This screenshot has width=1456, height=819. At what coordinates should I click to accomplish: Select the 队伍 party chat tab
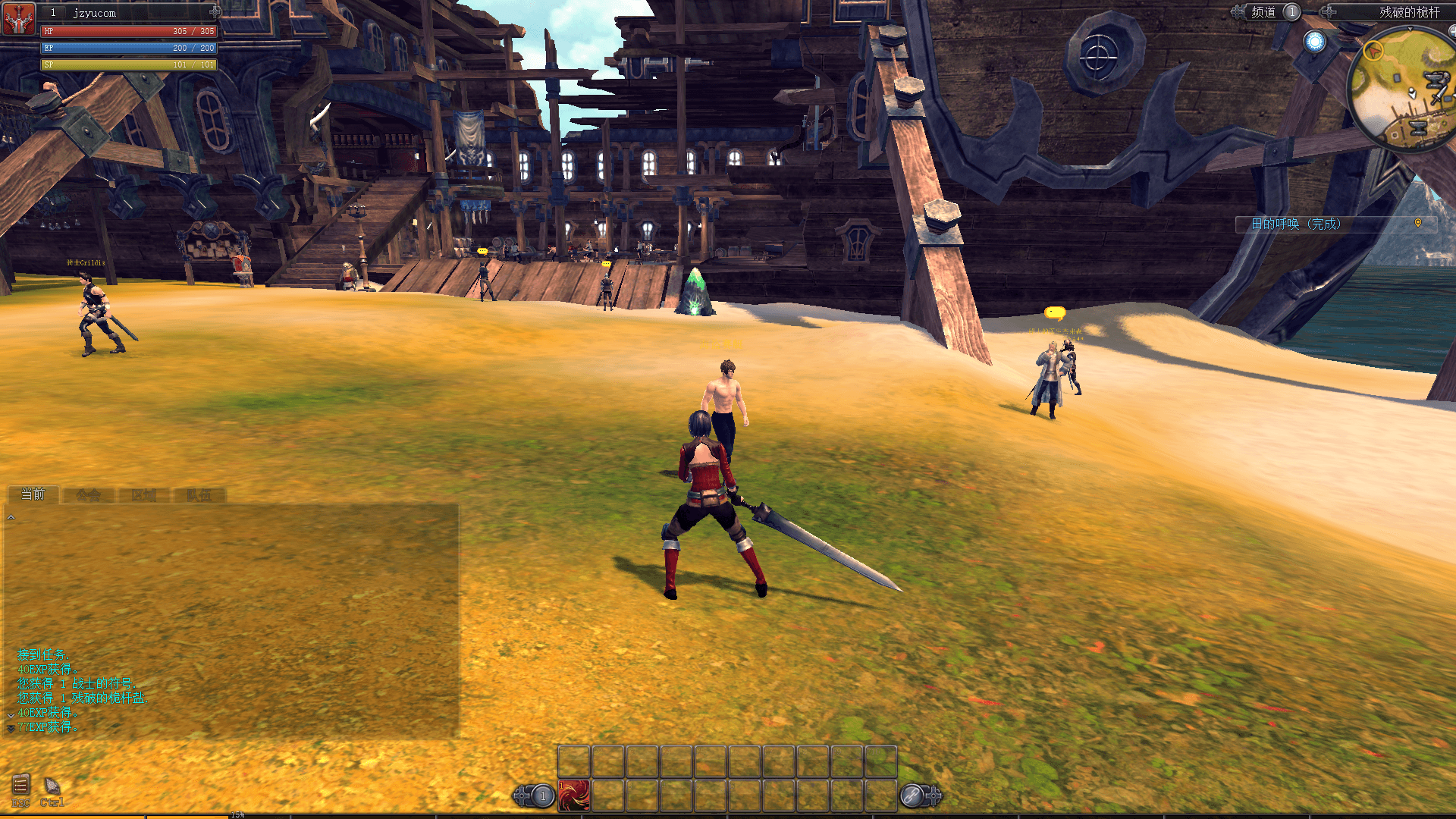coord(199,495)
